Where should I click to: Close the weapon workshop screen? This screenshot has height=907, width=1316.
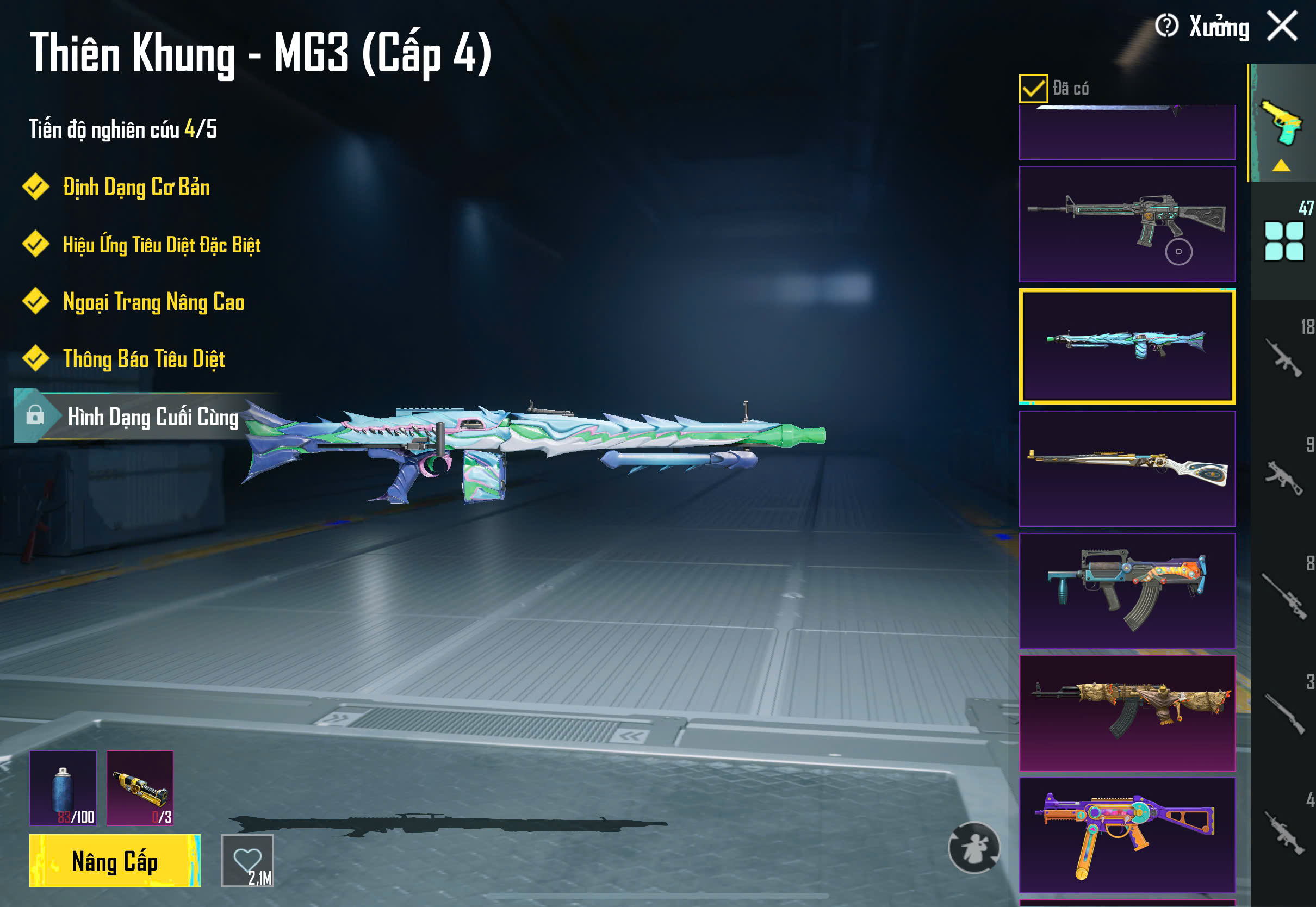1282,26
